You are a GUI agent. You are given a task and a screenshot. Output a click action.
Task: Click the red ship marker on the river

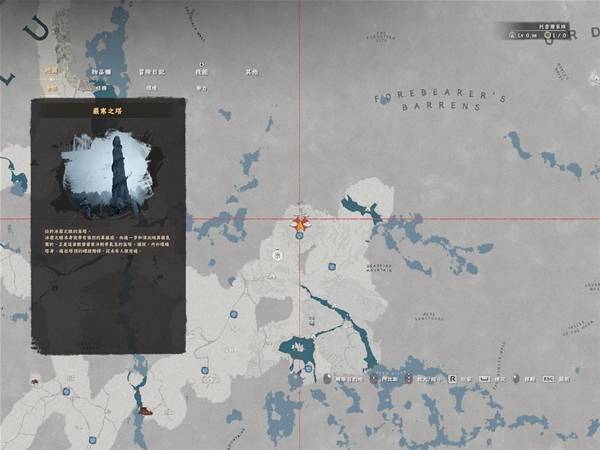click(x=146, y=410)
